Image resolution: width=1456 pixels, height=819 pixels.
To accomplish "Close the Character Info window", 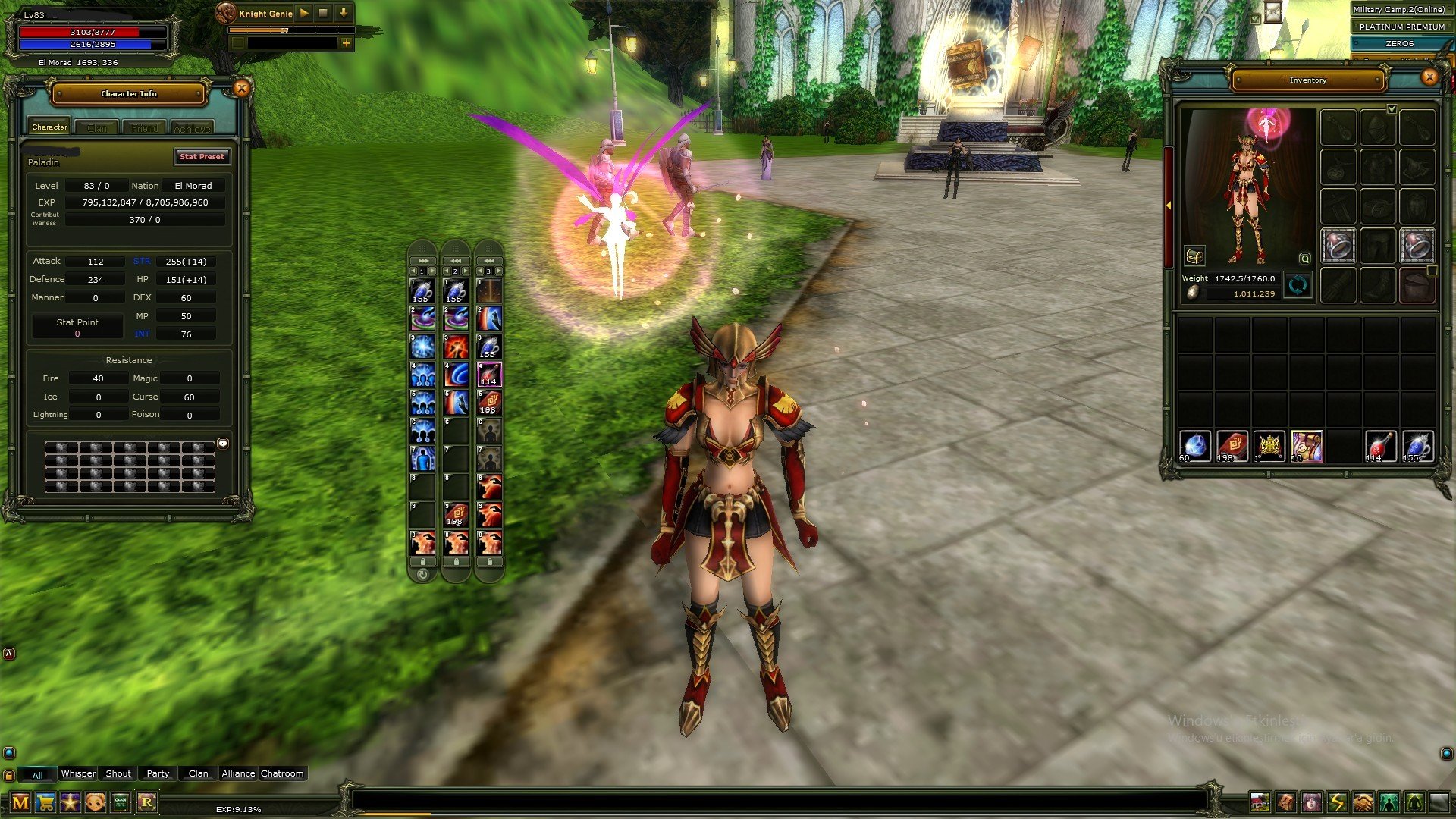I will pos(241,89).
